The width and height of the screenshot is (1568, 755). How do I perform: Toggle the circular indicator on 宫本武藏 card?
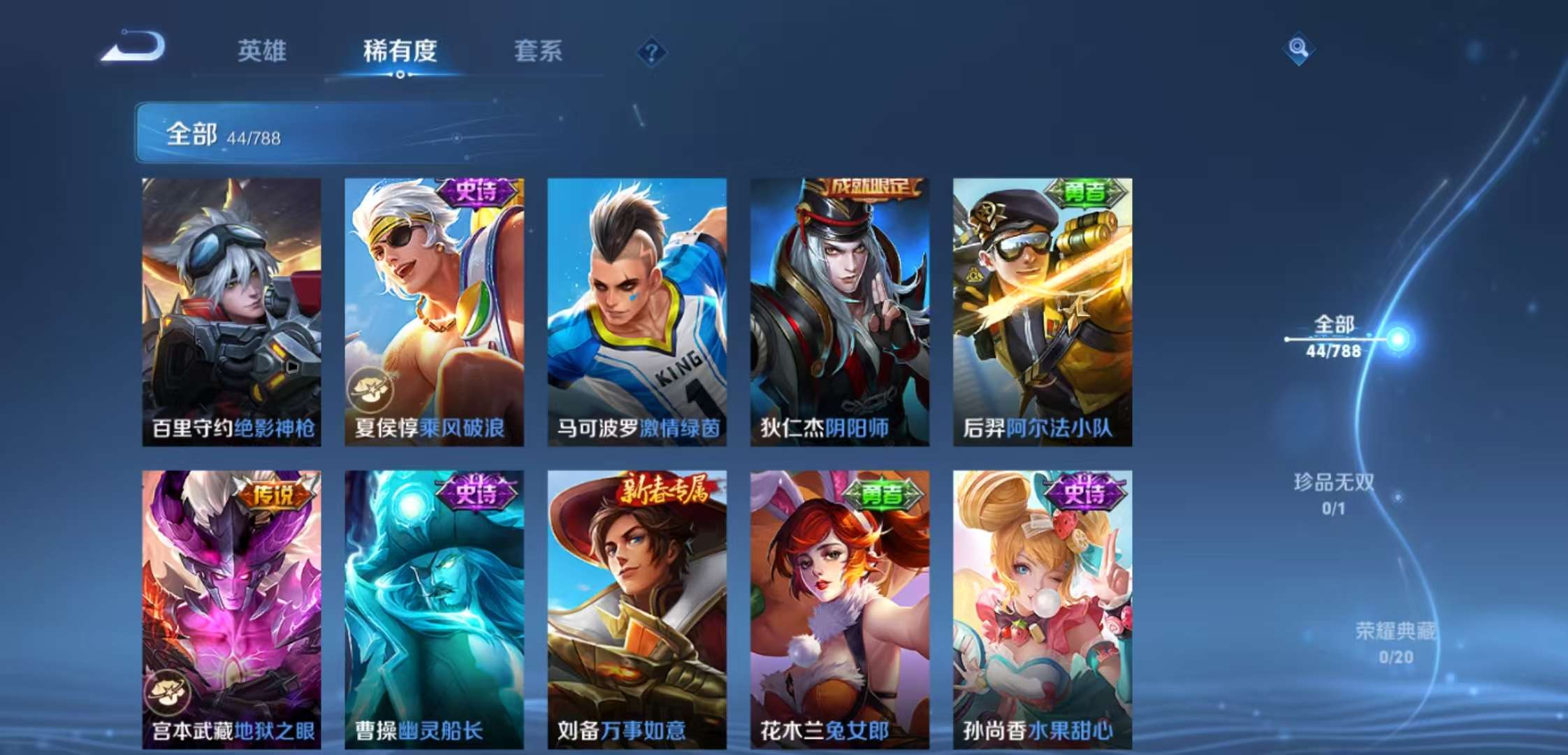(168, 694)
